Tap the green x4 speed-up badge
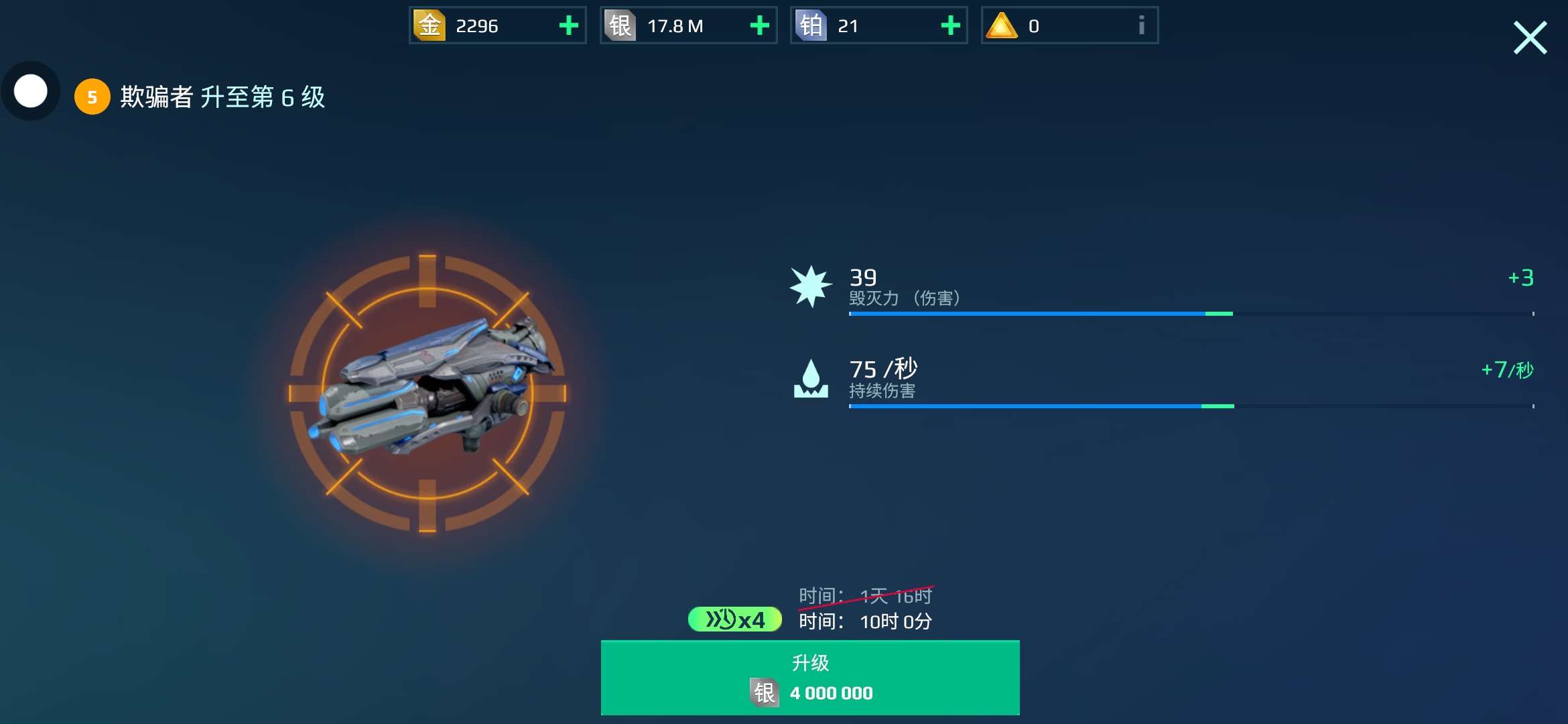The image size is (1568, 724). pyautogui.click(x=735, y=619)
